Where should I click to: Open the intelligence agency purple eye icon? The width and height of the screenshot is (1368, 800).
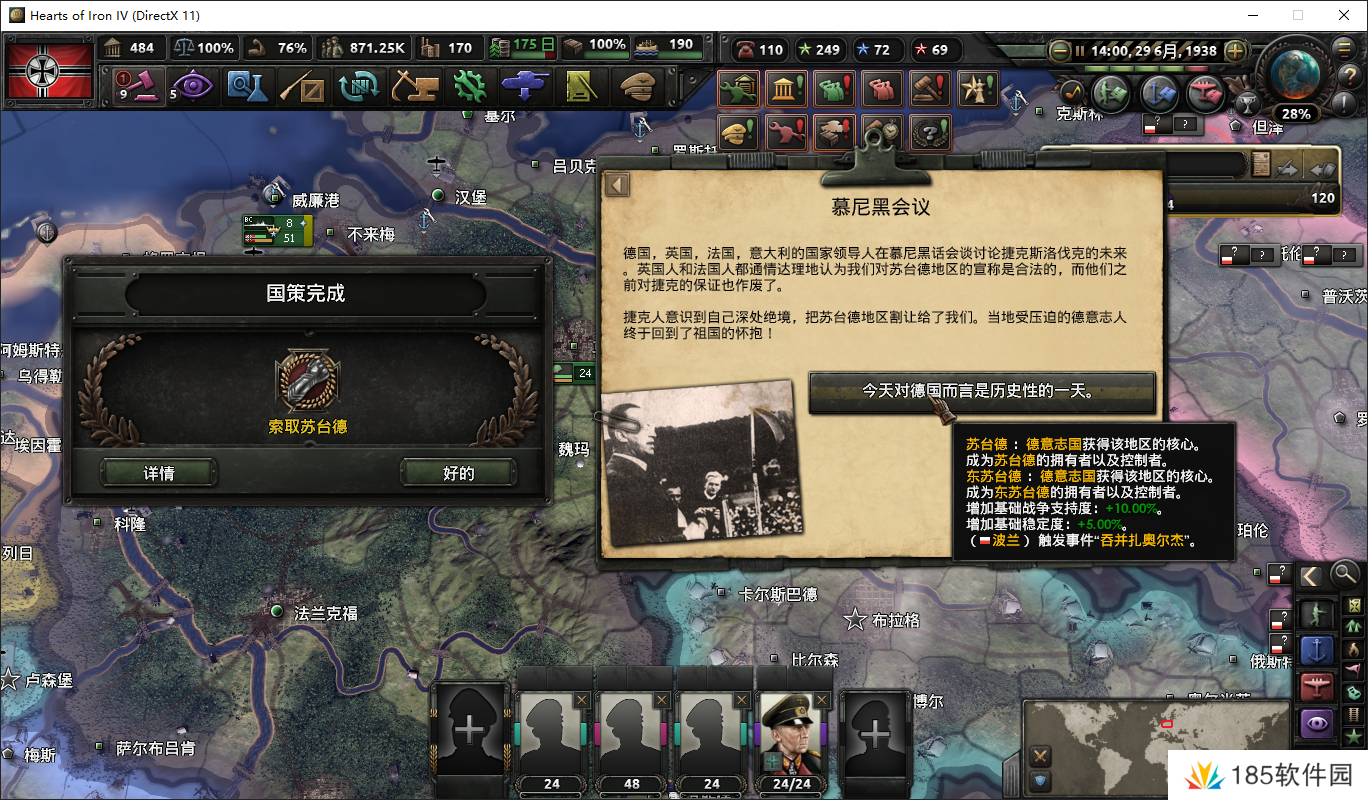192,88
